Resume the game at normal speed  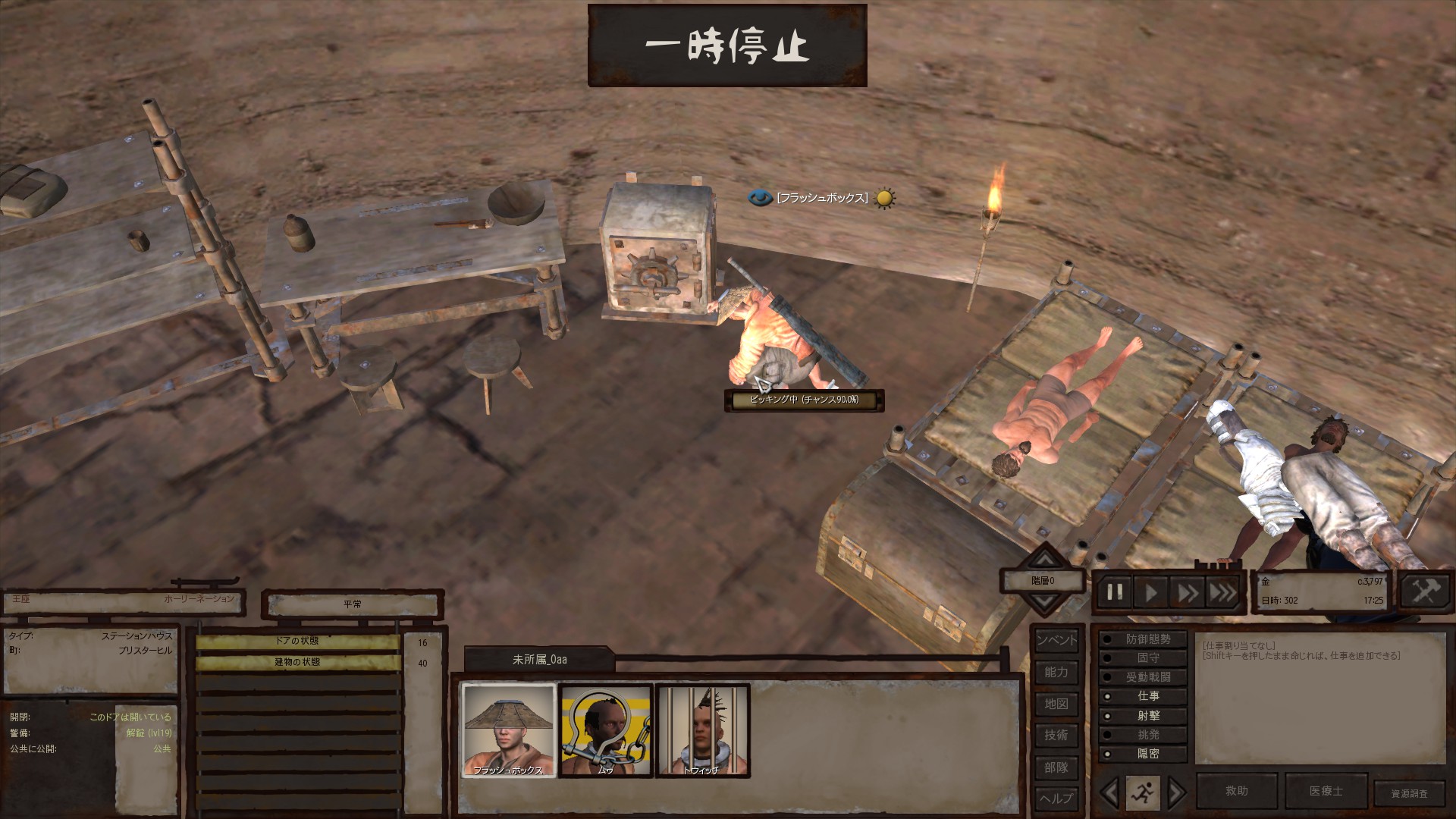tap(1151, 592)
